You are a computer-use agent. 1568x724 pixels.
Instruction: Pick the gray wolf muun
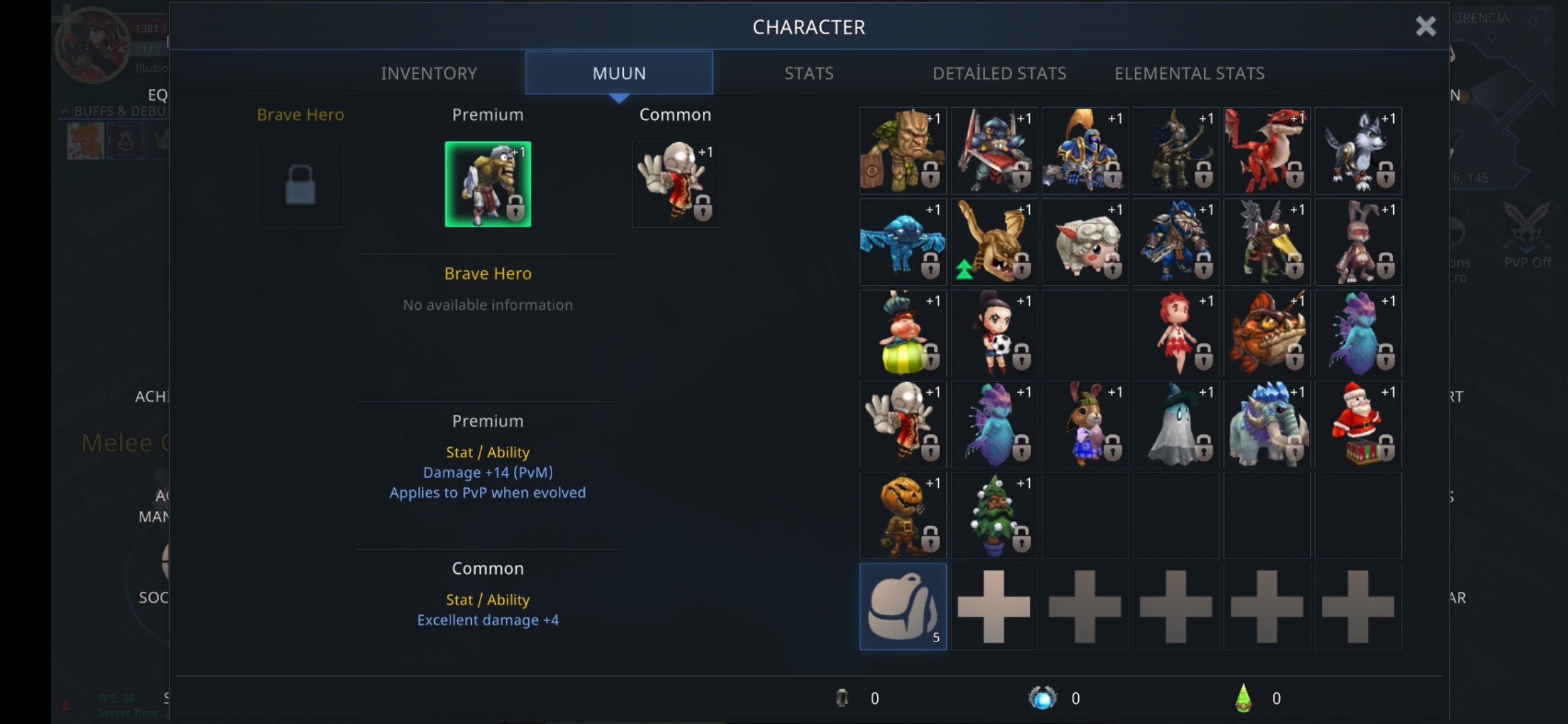click(1358, 151)
